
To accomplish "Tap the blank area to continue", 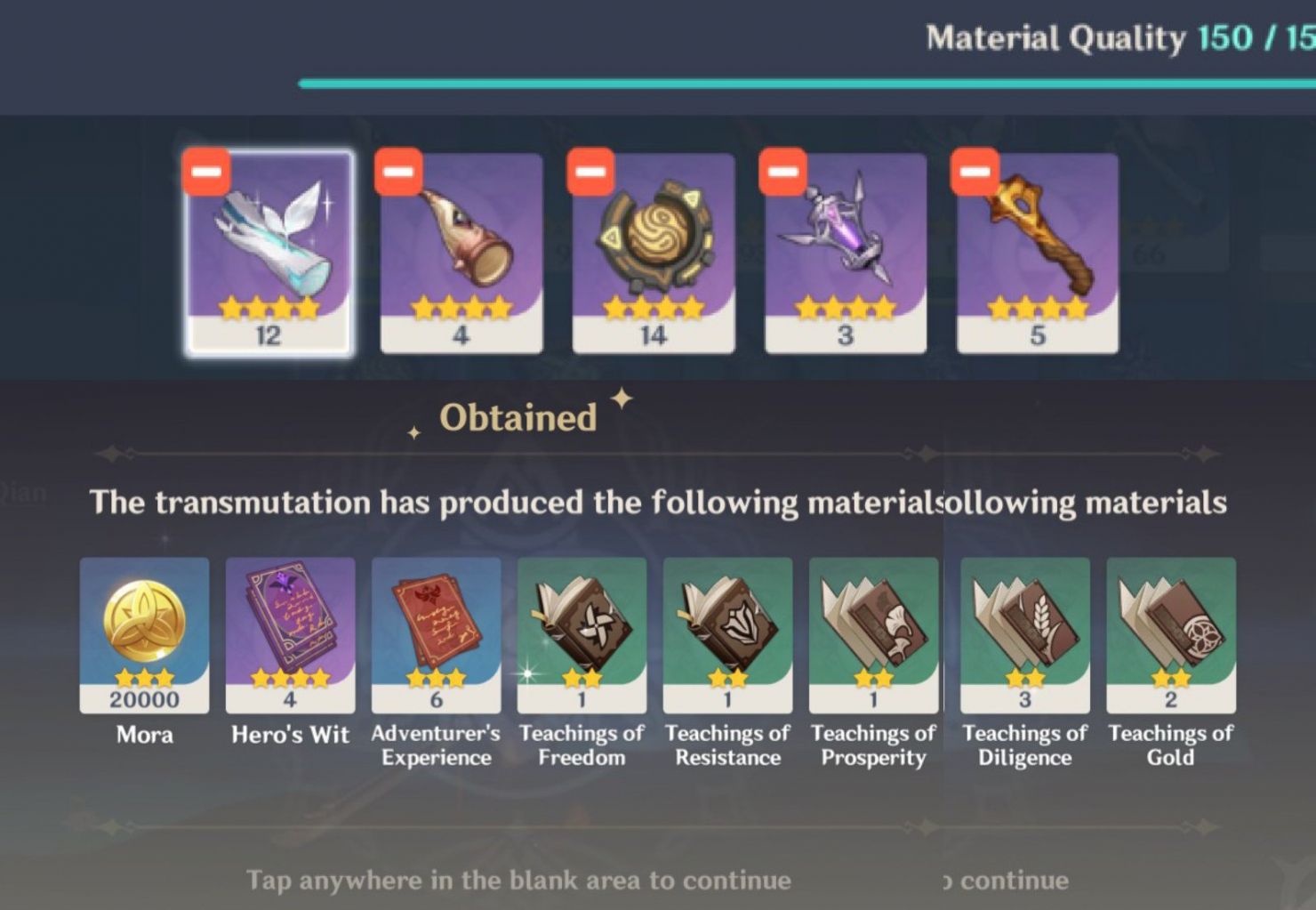I will point(519,879).
